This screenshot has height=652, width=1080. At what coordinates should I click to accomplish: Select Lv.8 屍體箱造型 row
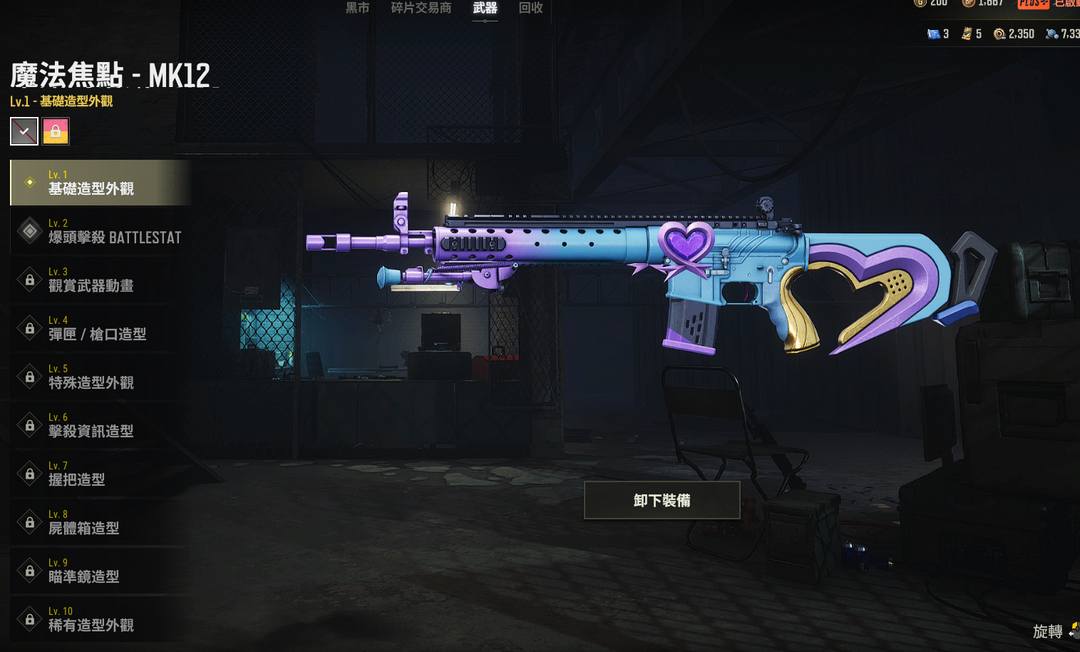point(98,522)
